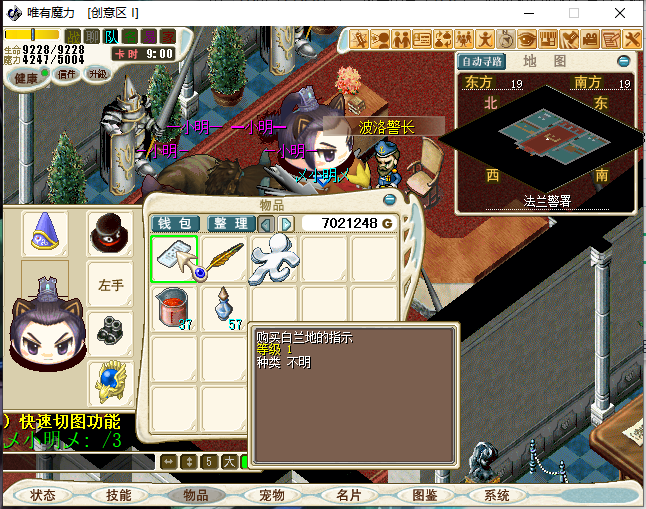Viewport: 646px width, 509px height.
Task: Open the 宠物 pet tab
Action: [271, 495]
